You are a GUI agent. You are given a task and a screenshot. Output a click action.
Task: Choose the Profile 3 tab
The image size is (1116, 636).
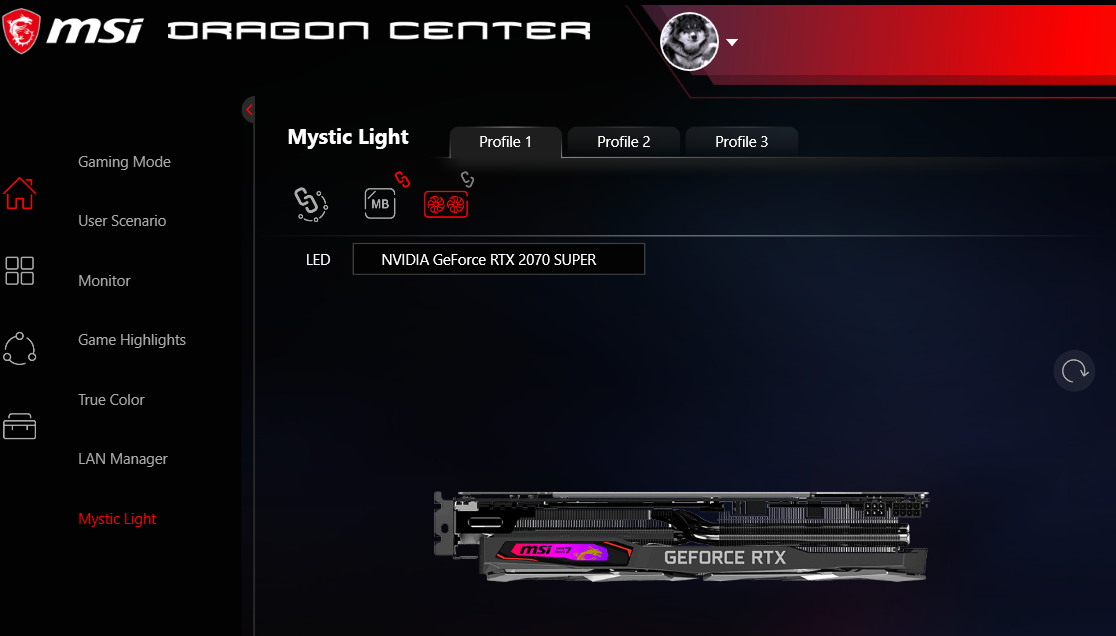(741, 142)
